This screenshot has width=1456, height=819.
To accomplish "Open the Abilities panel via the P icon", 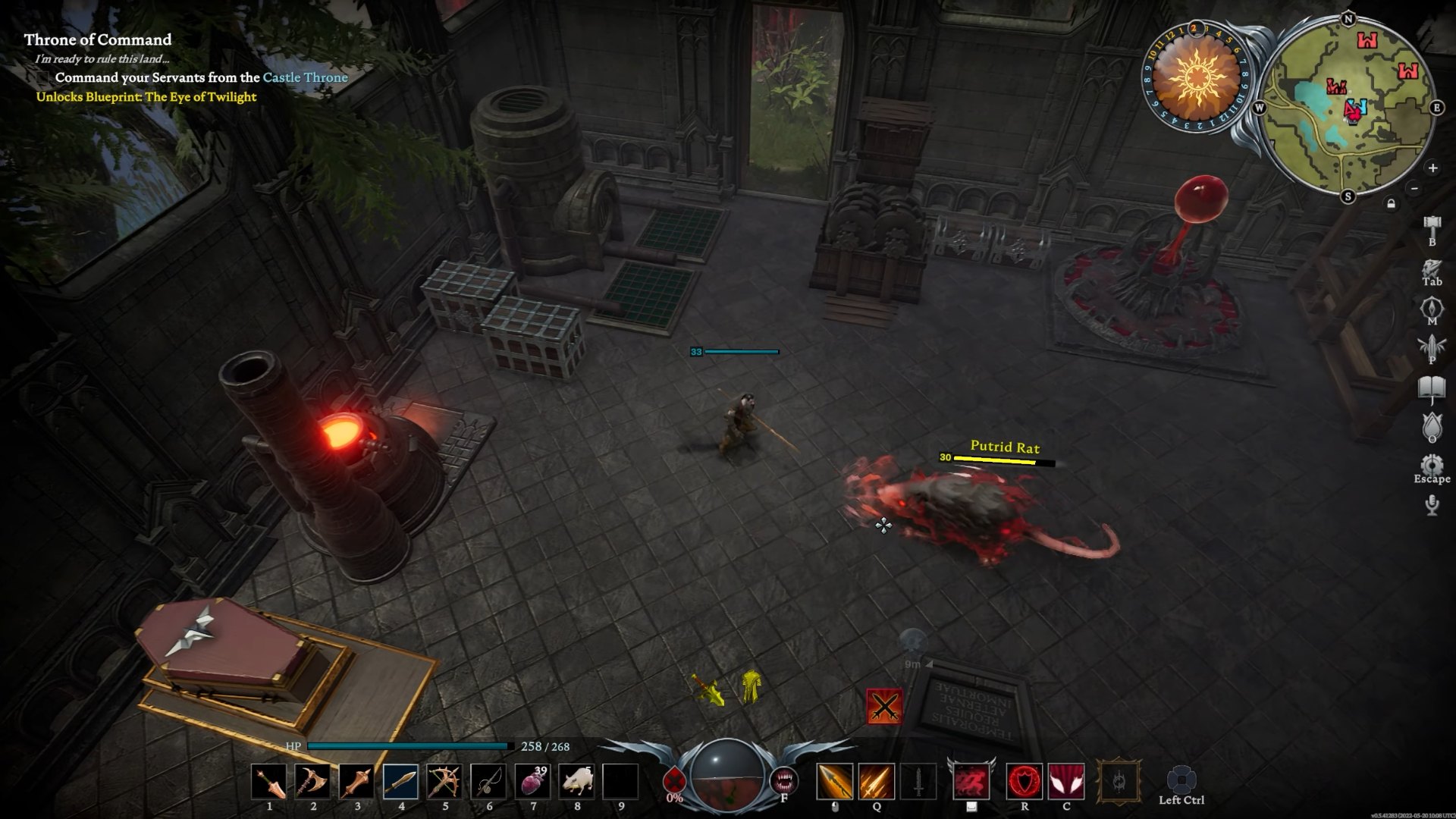I will pos(1431,346).
